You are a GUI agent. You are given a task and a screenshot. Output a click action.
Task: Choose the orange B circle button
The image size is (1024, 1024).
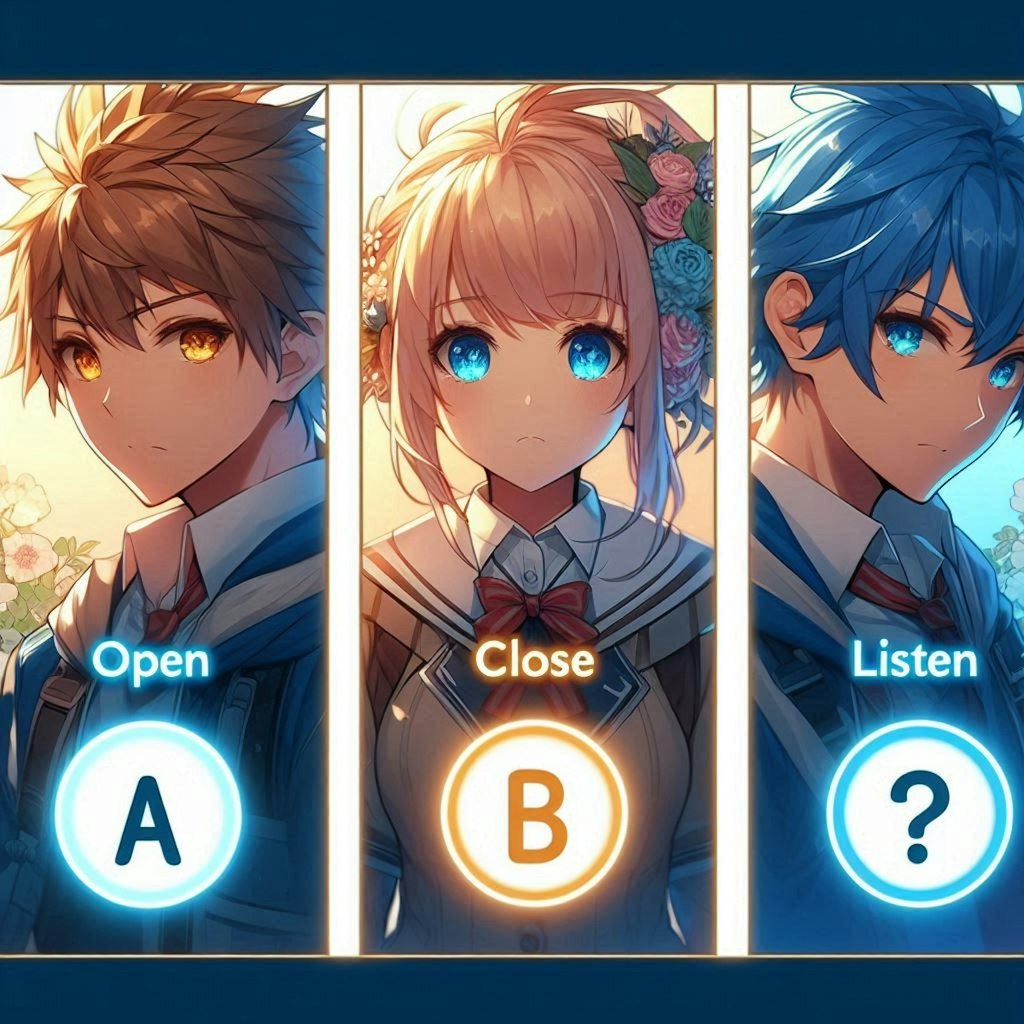[534, 825]
